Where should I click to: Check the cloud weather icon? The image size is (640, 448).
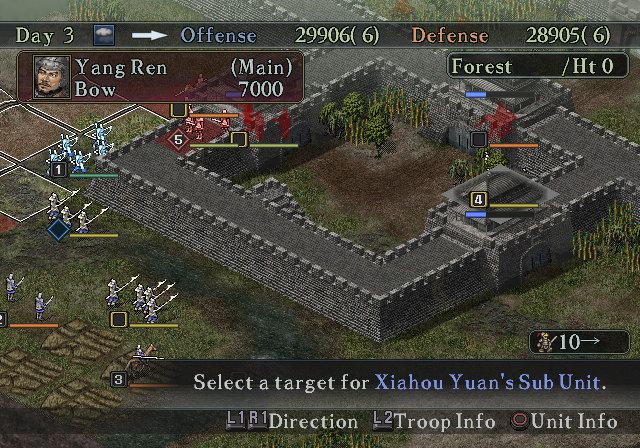104,35
